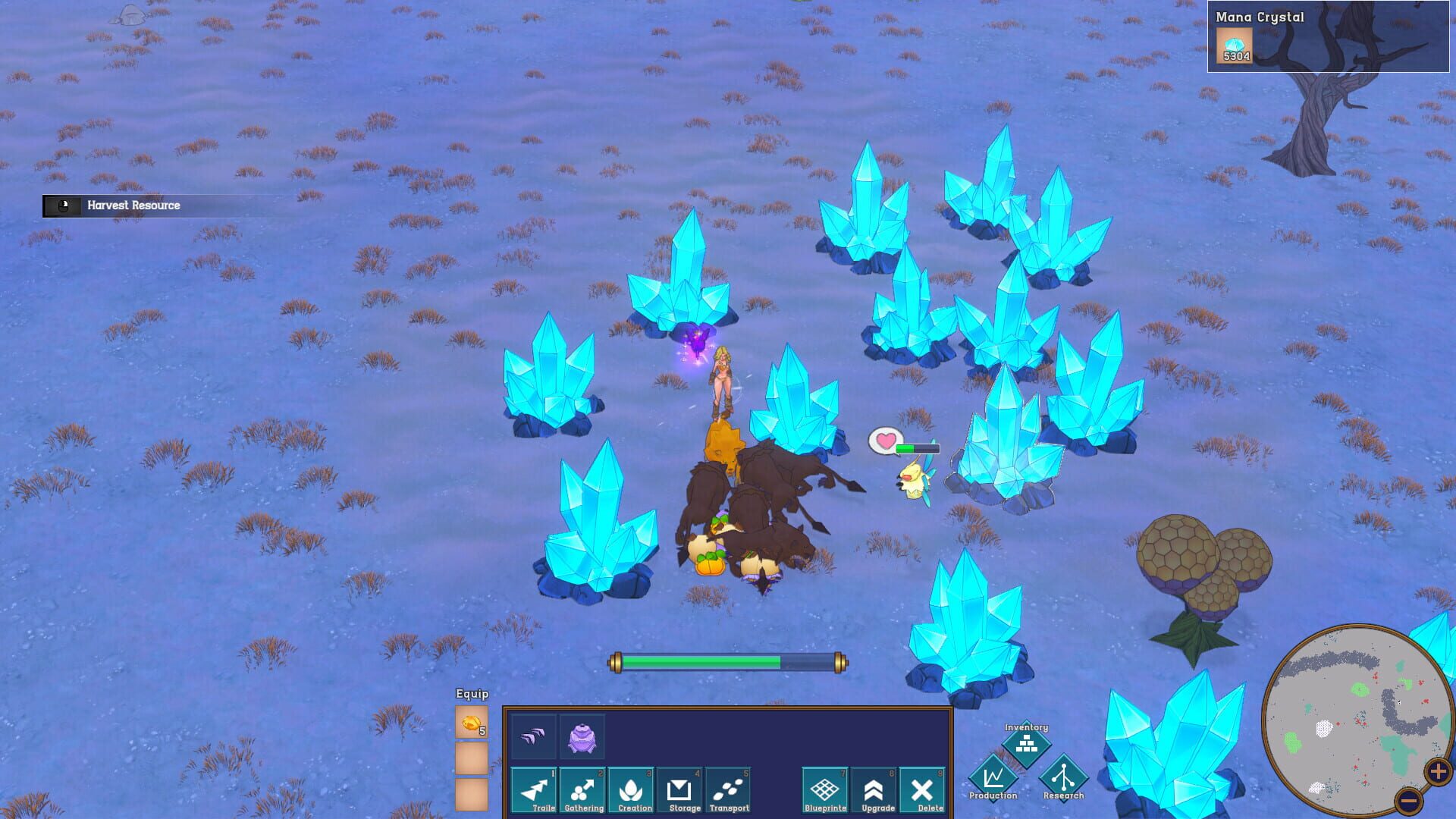Viewport: 1456px width, 819px height.
Task: Select the purple claws equipment slot
Action: click(x=534, y=736)
